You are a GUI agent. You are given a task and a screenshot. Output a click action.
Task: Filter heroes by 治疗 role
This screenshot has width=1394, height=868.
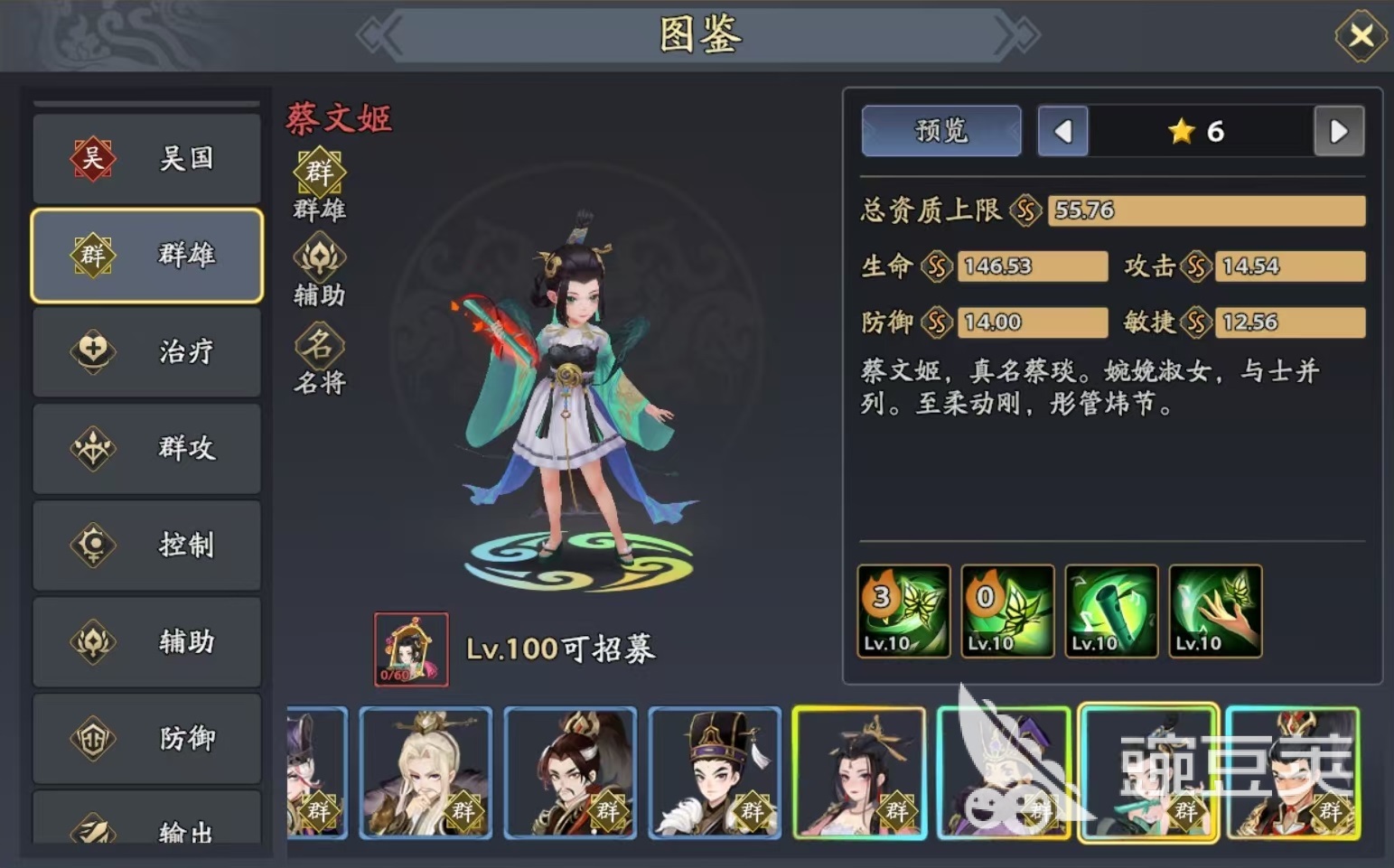pyautogui.click(x=146, y=351)
